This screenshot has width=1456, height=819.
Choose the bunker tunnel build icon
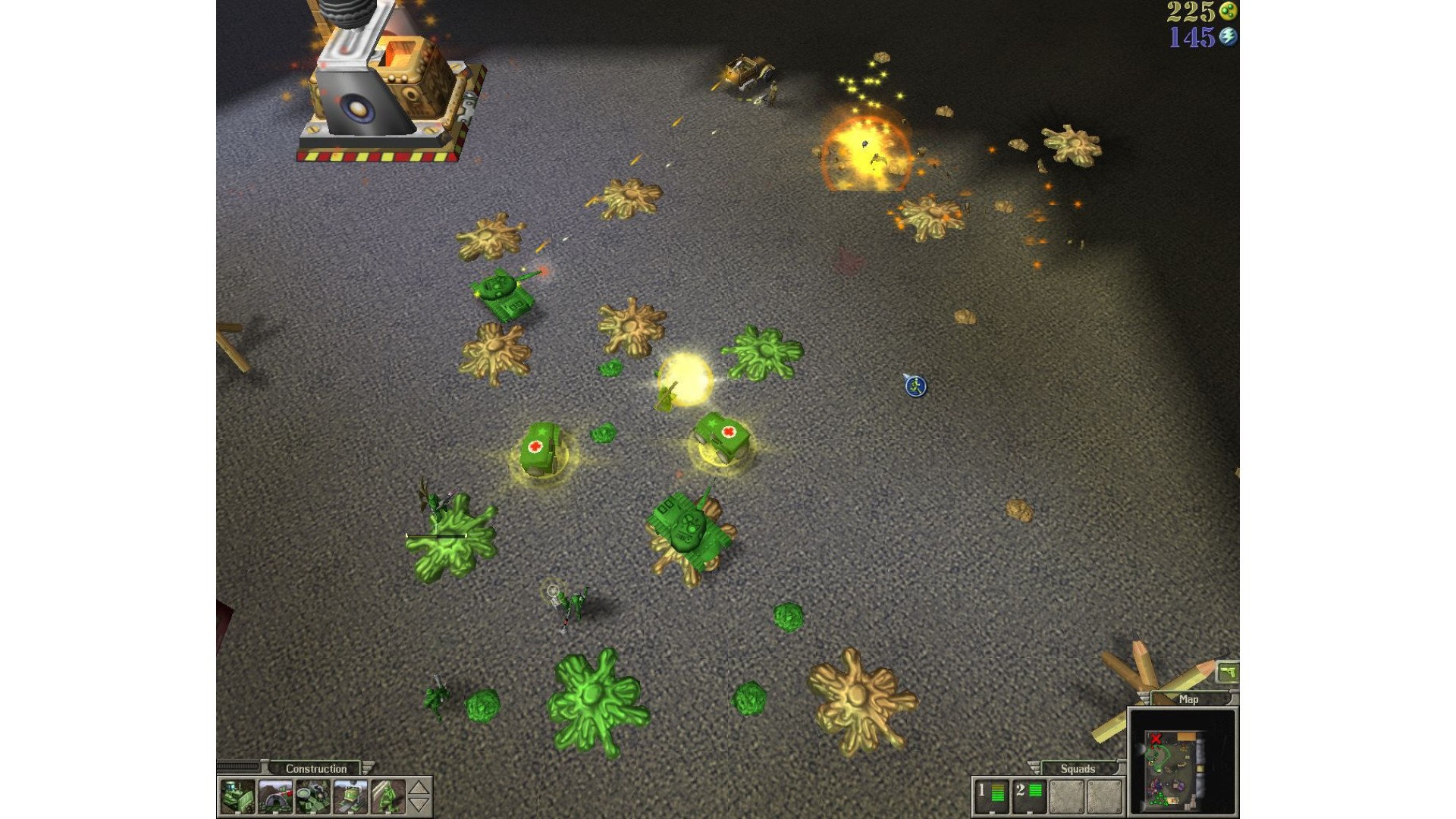[275, 797]
